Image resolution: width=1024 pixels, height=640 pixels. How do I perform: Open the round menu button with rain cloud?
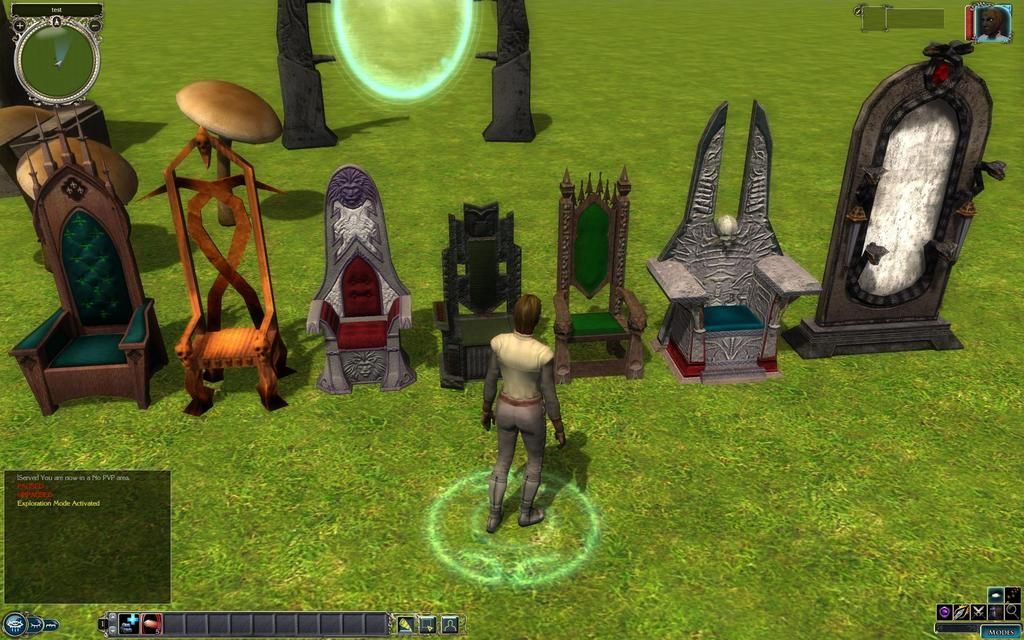click(x=13, y=625)
